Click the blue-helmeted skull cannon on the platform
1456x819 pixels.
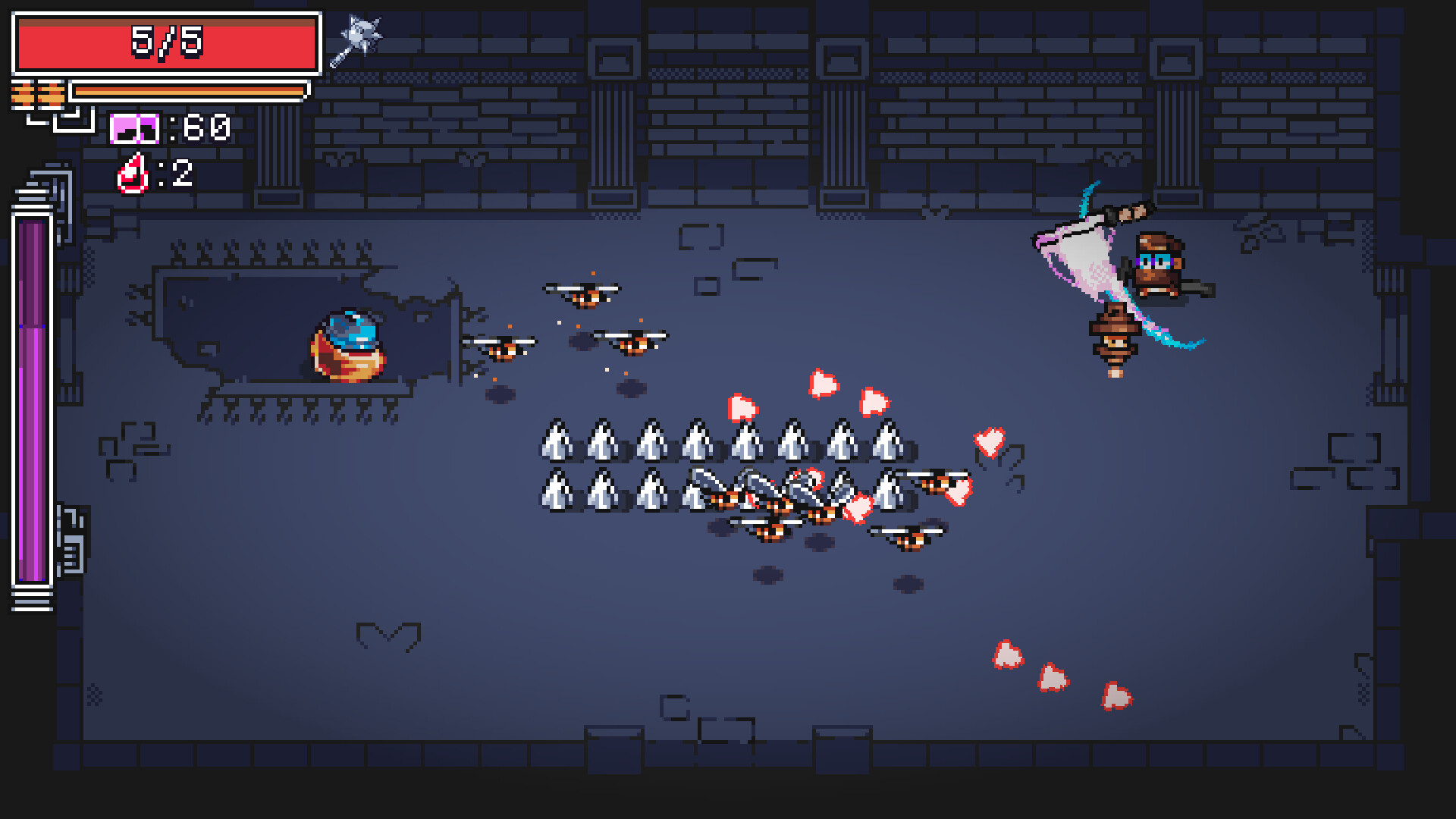click(347, 345)
